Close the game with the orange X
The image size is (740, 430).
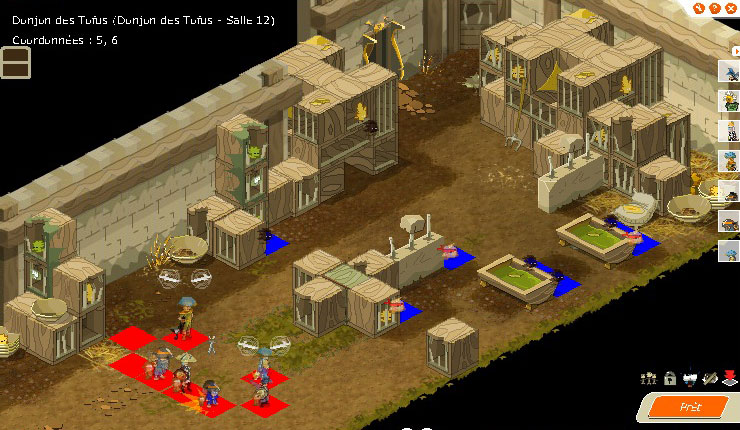coord(731,9)
